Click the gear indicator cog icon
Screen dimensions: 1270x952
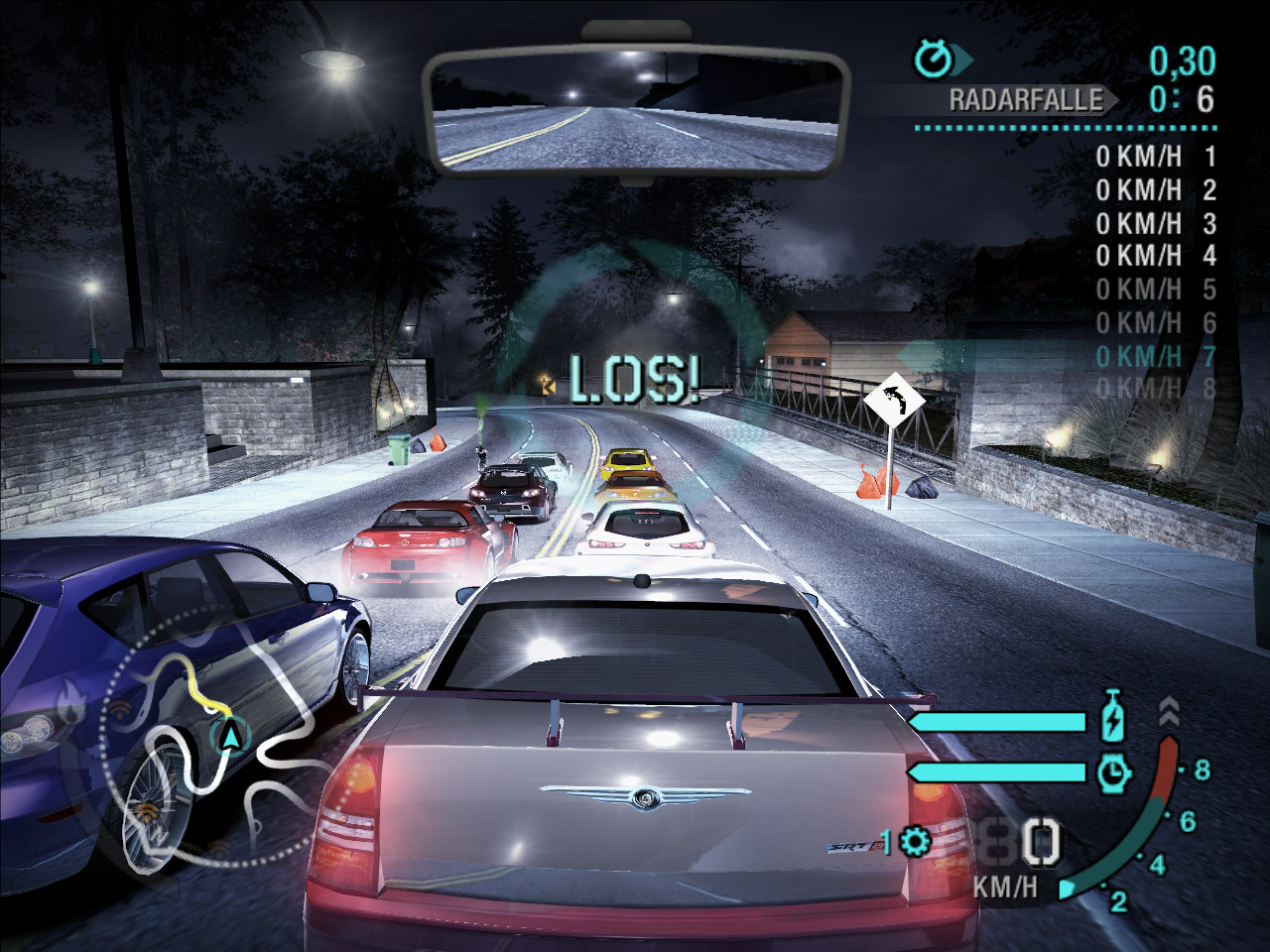[x=915, y=843]
